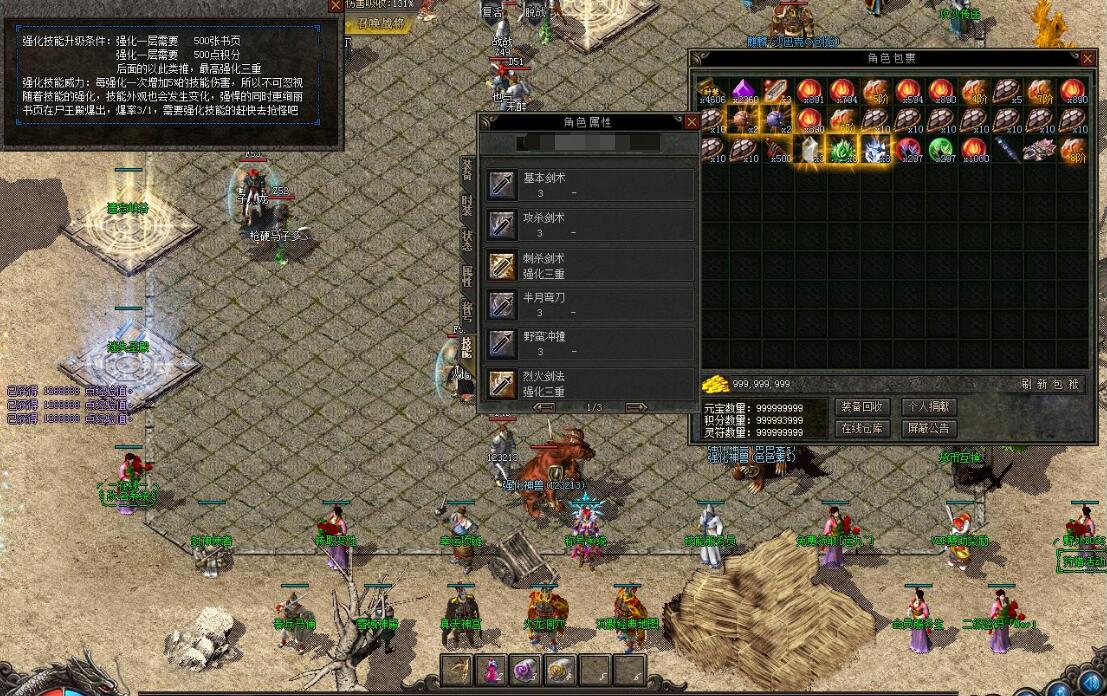Viewport: 1107px width, 696px height.
Task: Choose the 个人捐献 personal donation button
Action: (928, 407)
